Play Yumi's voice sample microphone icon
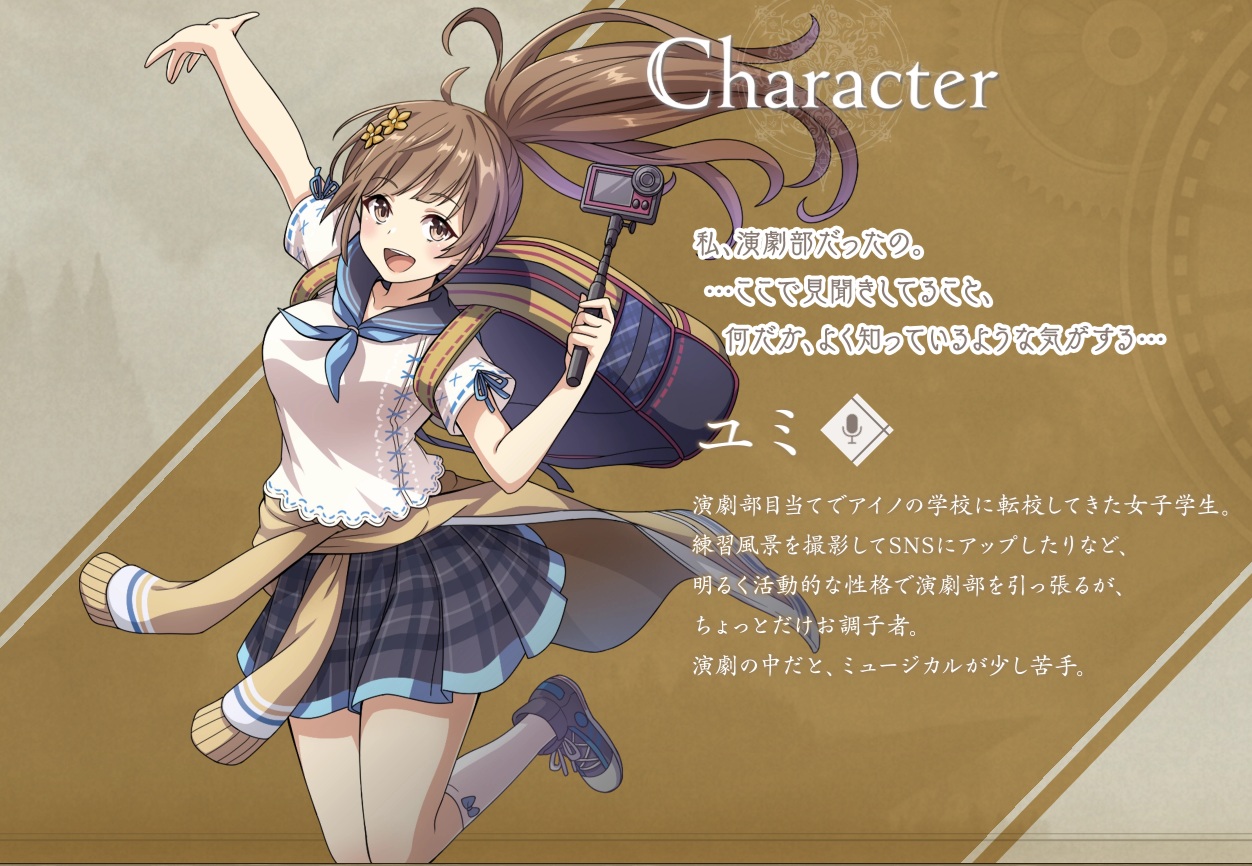Screen dimensions: 1252x866 (852, 431)
